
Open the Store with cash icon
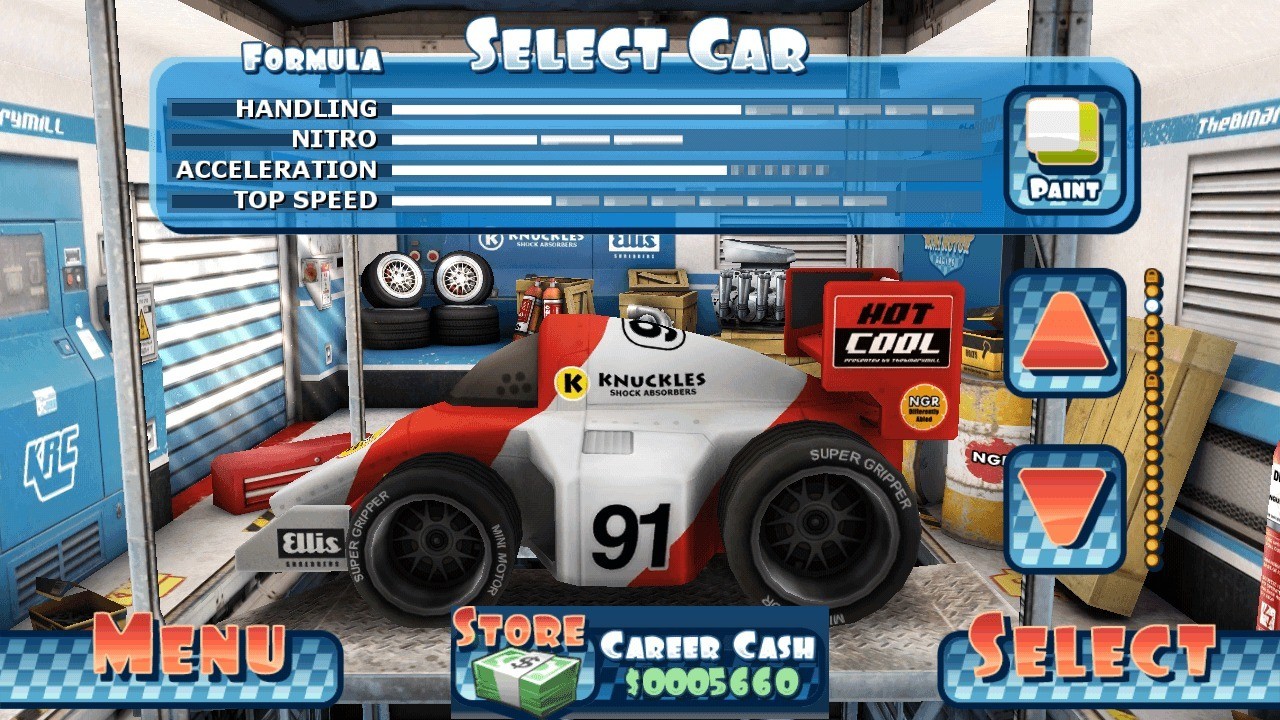[x=522, y=658]
